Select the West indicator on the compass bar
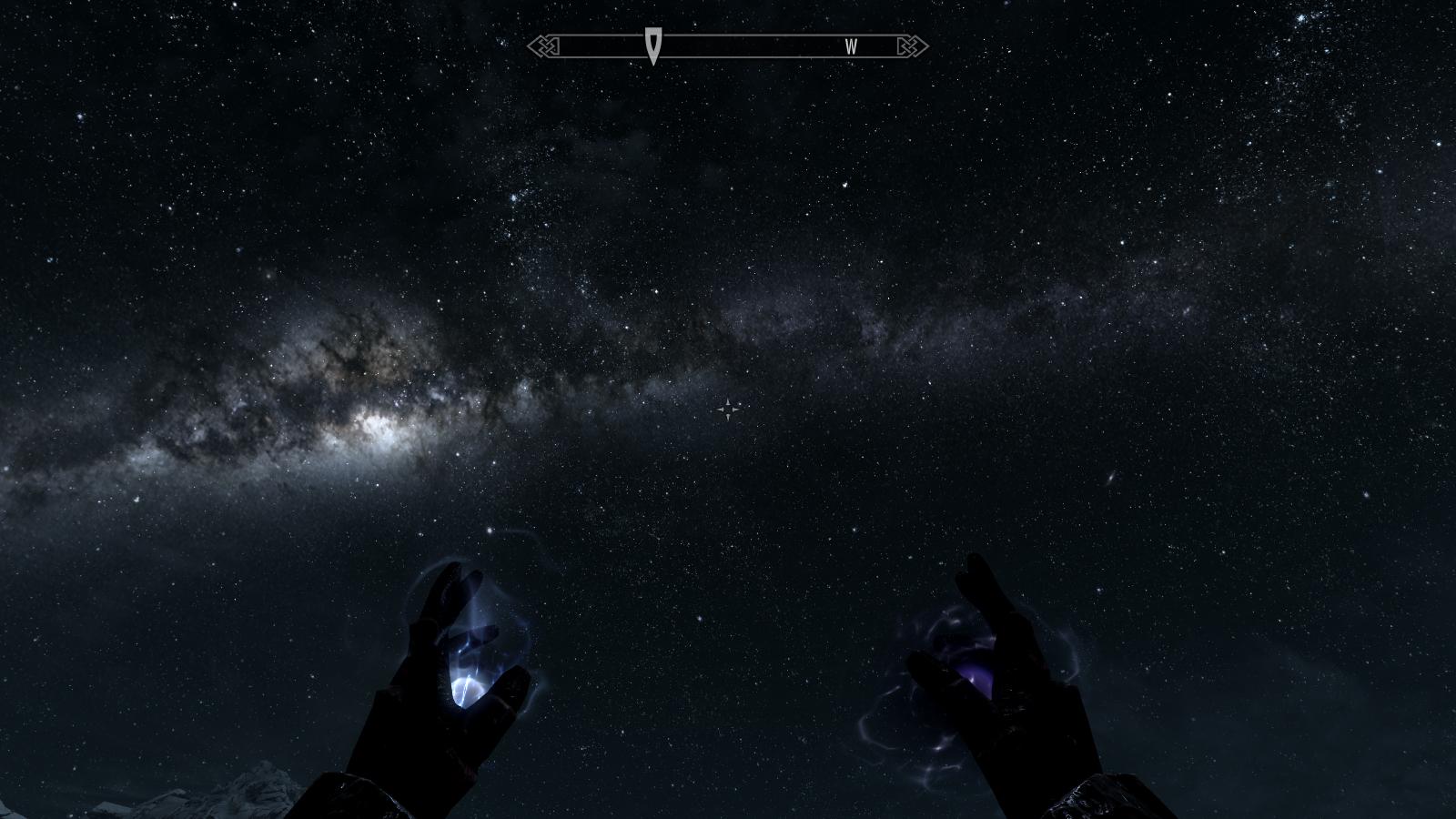This screenshot has width=1456, height=819. [x=851, y=47]
